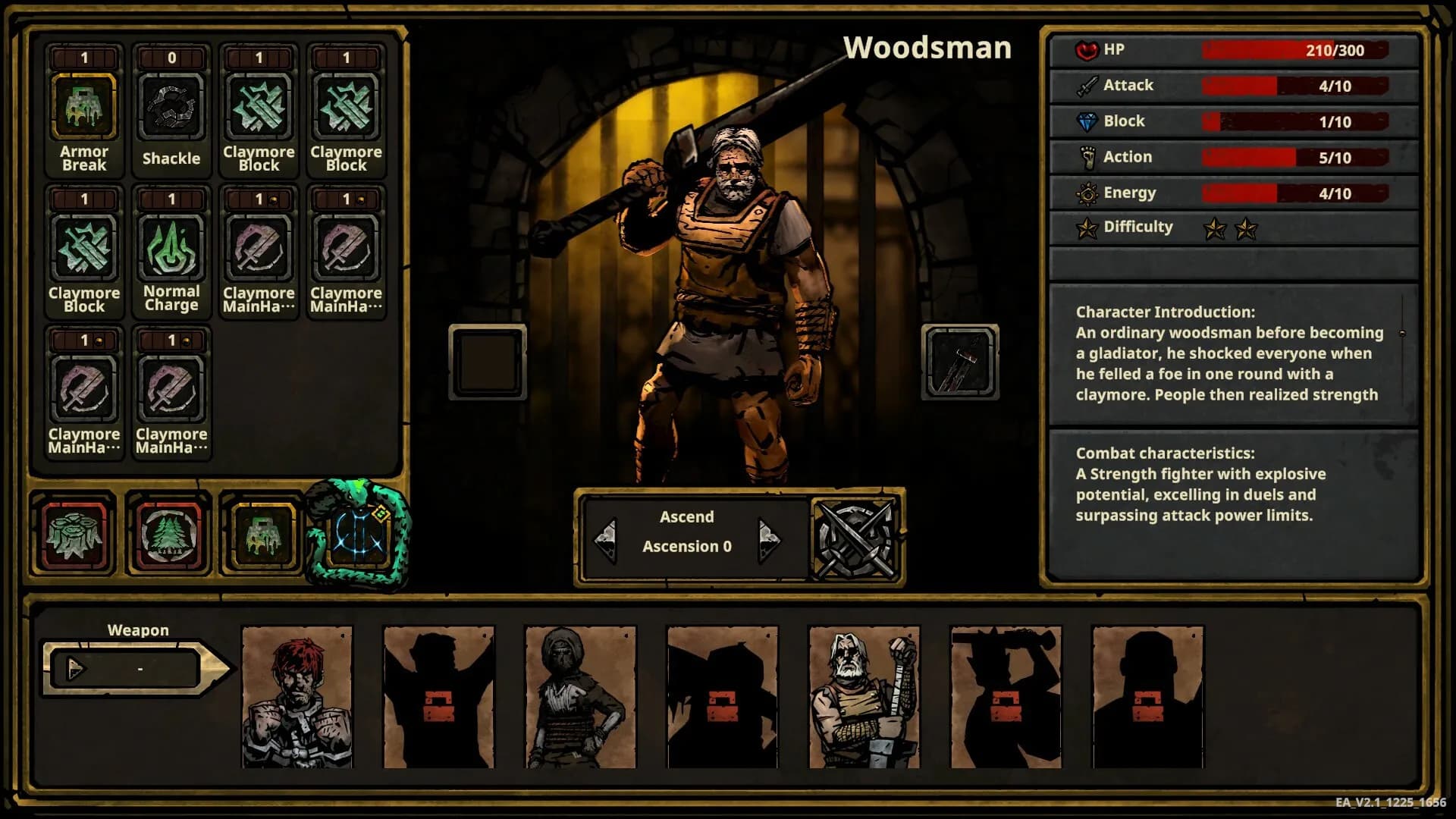Click the pine tree trait icon
Image resolution: width=1456 pixels, height=819 pixels.
coord(168,535)
